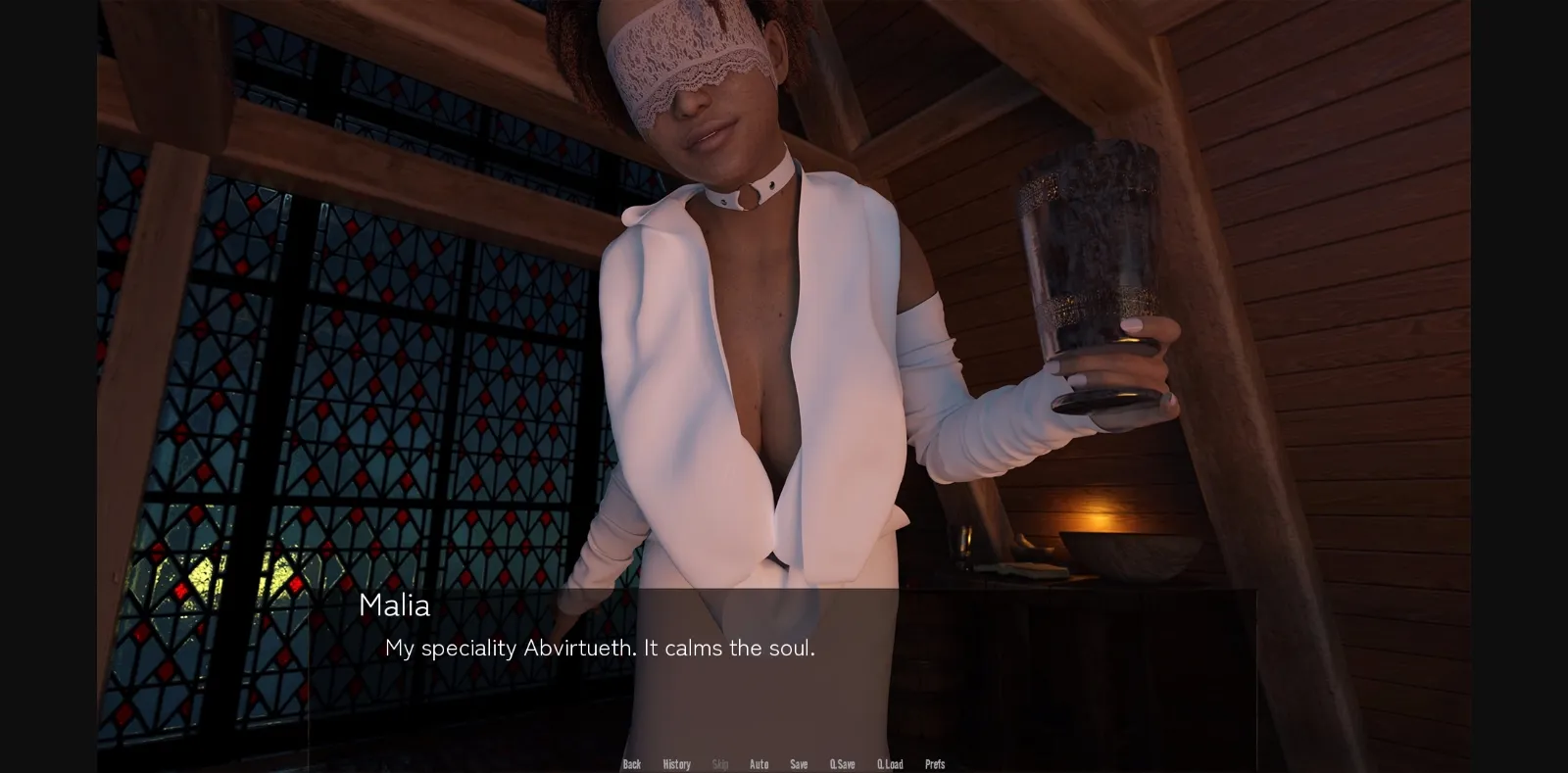Load the quick save with Q.Load
Screen dimensions: 1568x773
pyautogui.click(x=891, y=763)
